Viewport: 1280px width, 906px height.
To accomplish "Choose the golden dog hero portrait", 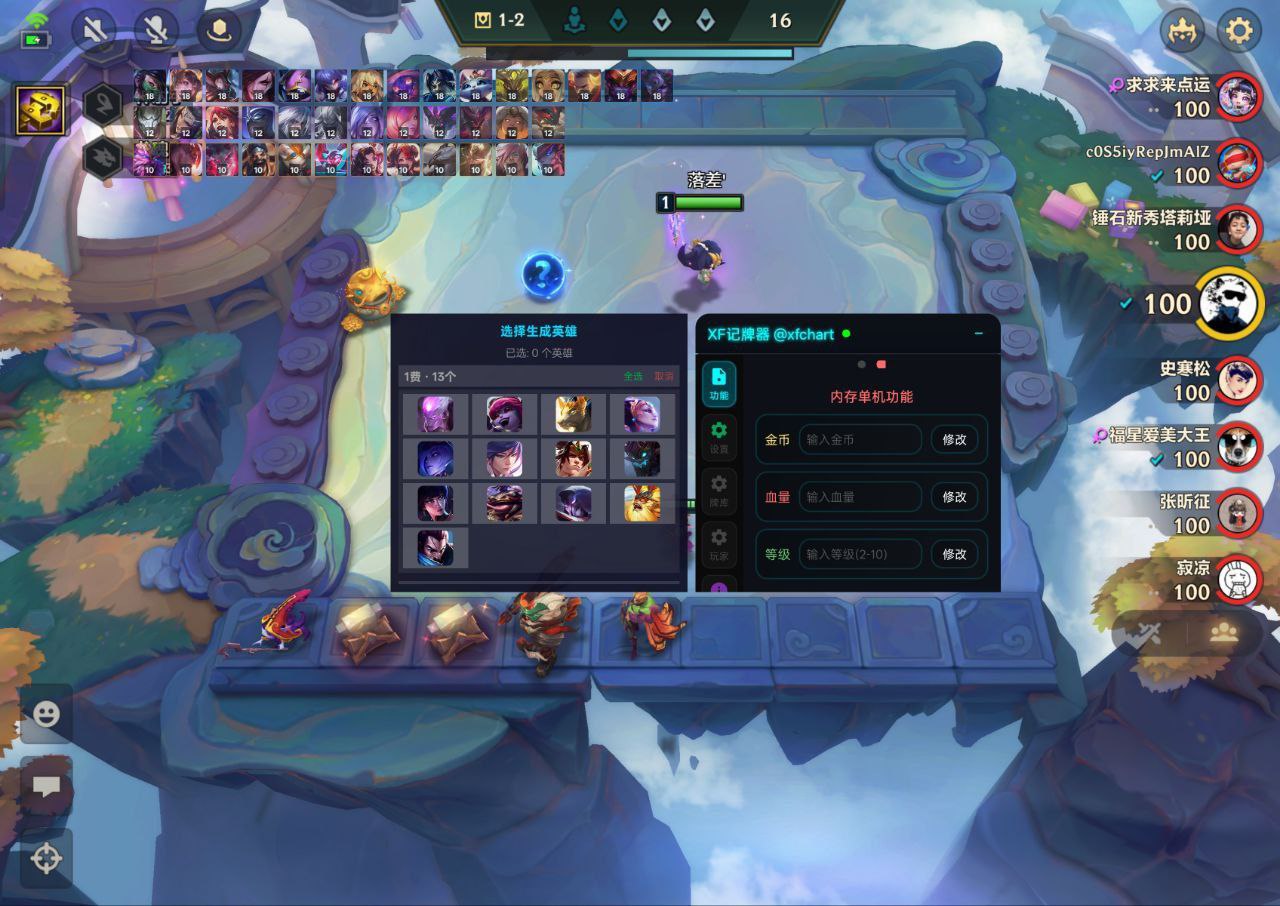I will (574, 414).
